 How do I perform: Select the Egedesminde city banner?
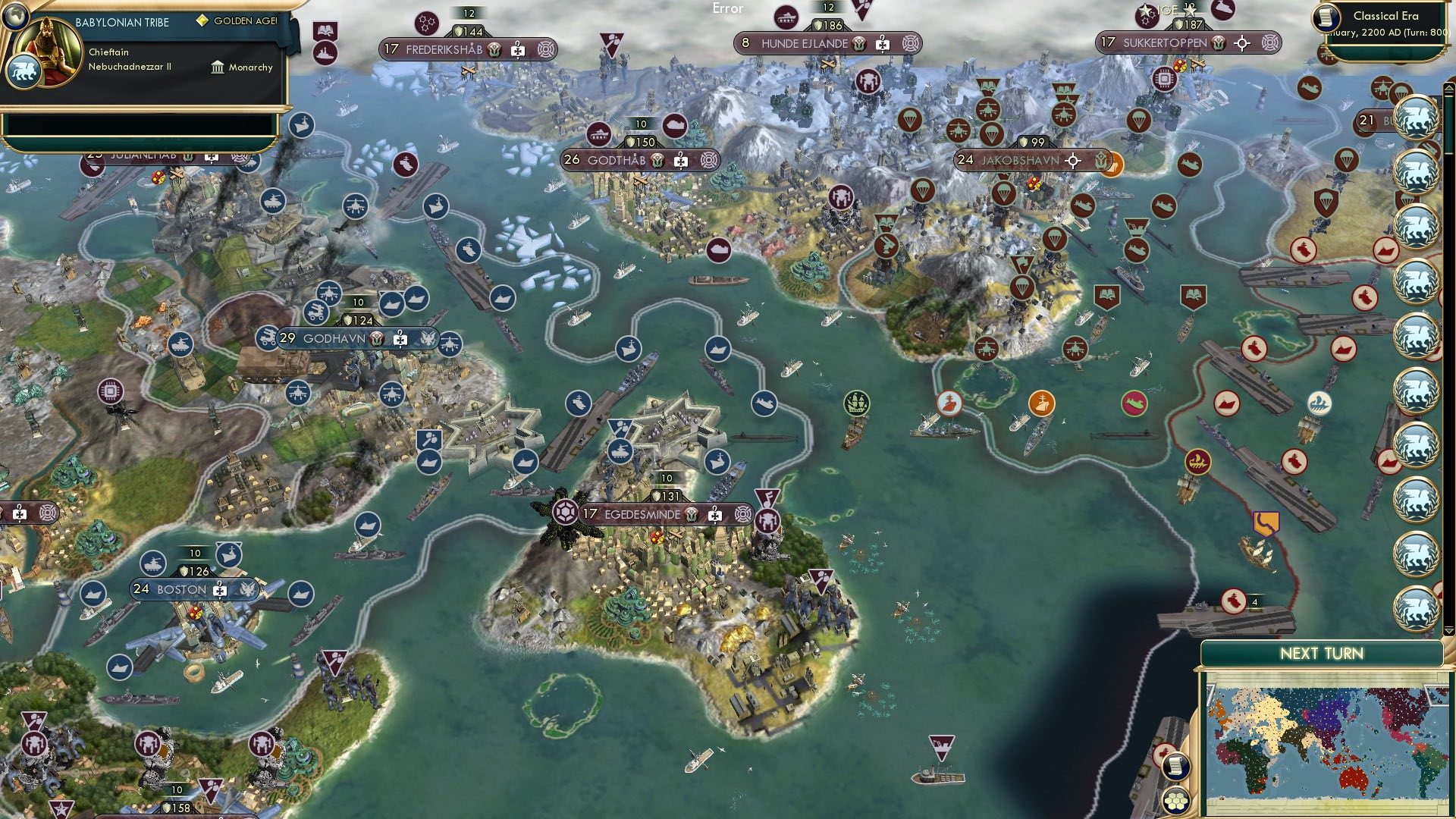(642, 513)
